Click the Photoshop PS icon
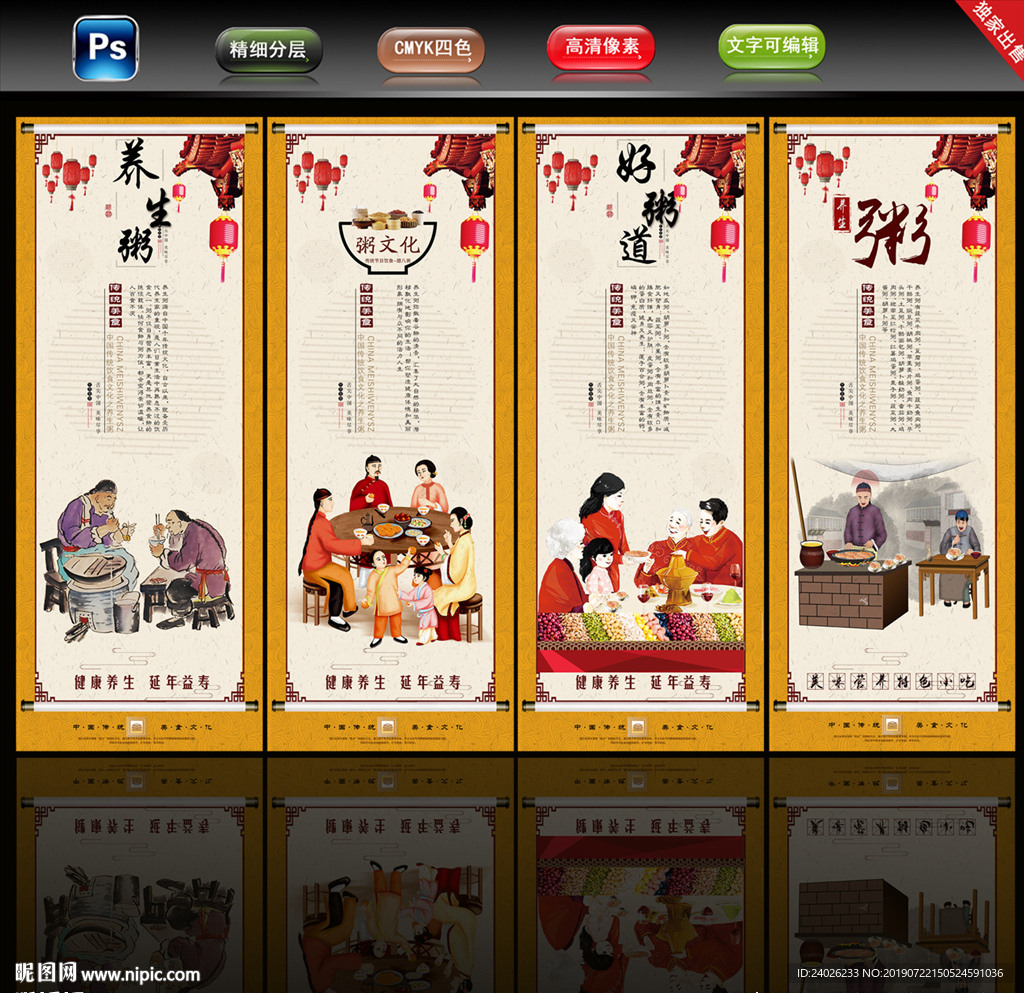 tap(105, 48)
